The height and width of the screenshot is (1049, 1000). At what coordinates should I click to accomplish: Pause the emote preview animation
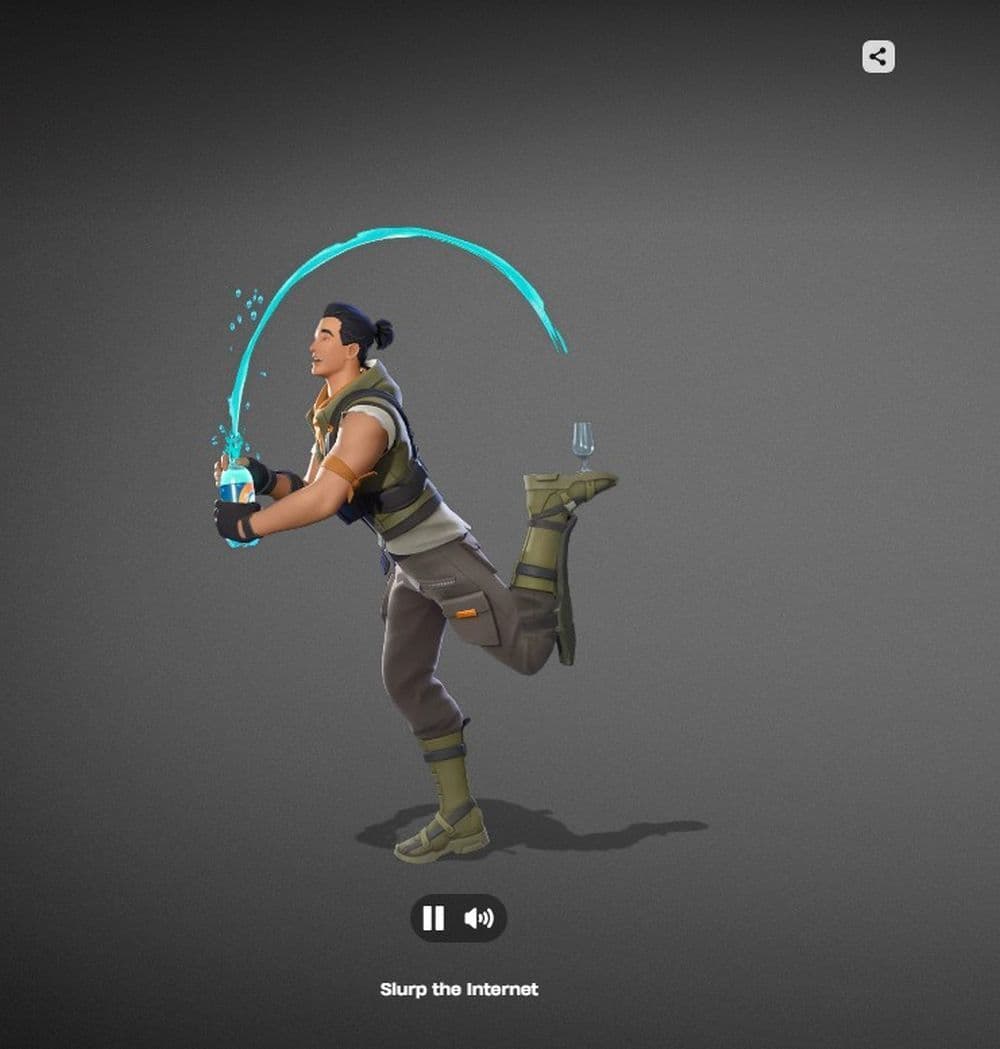coord(433,918)
